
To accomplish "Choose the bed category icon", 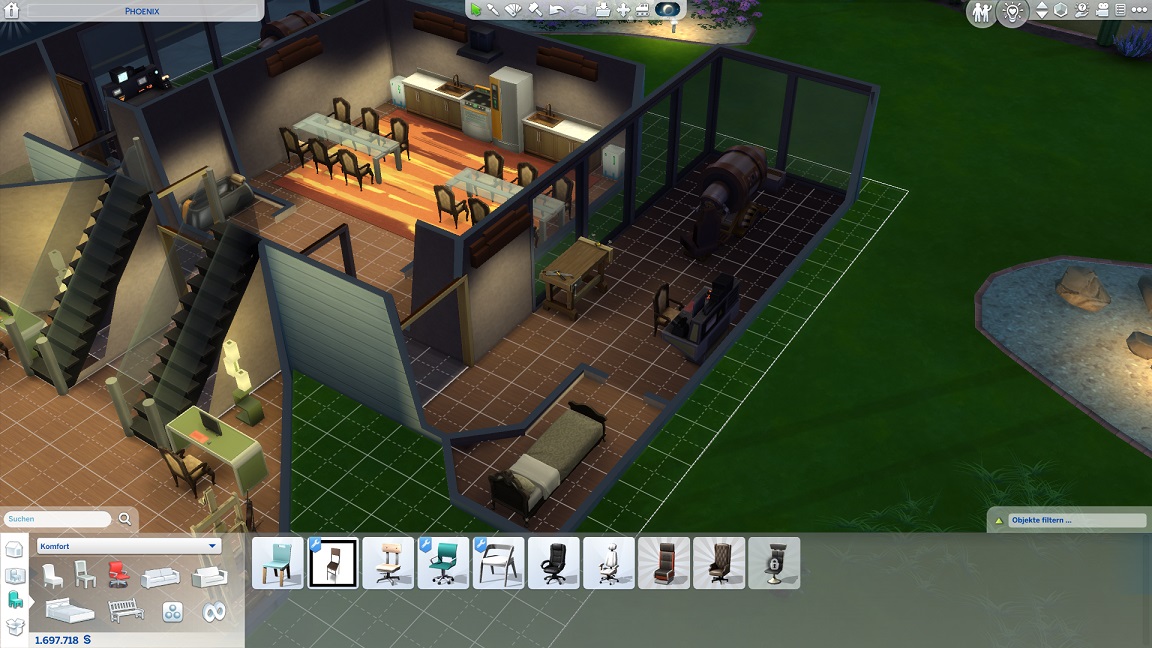I will [x=69, y=610].
